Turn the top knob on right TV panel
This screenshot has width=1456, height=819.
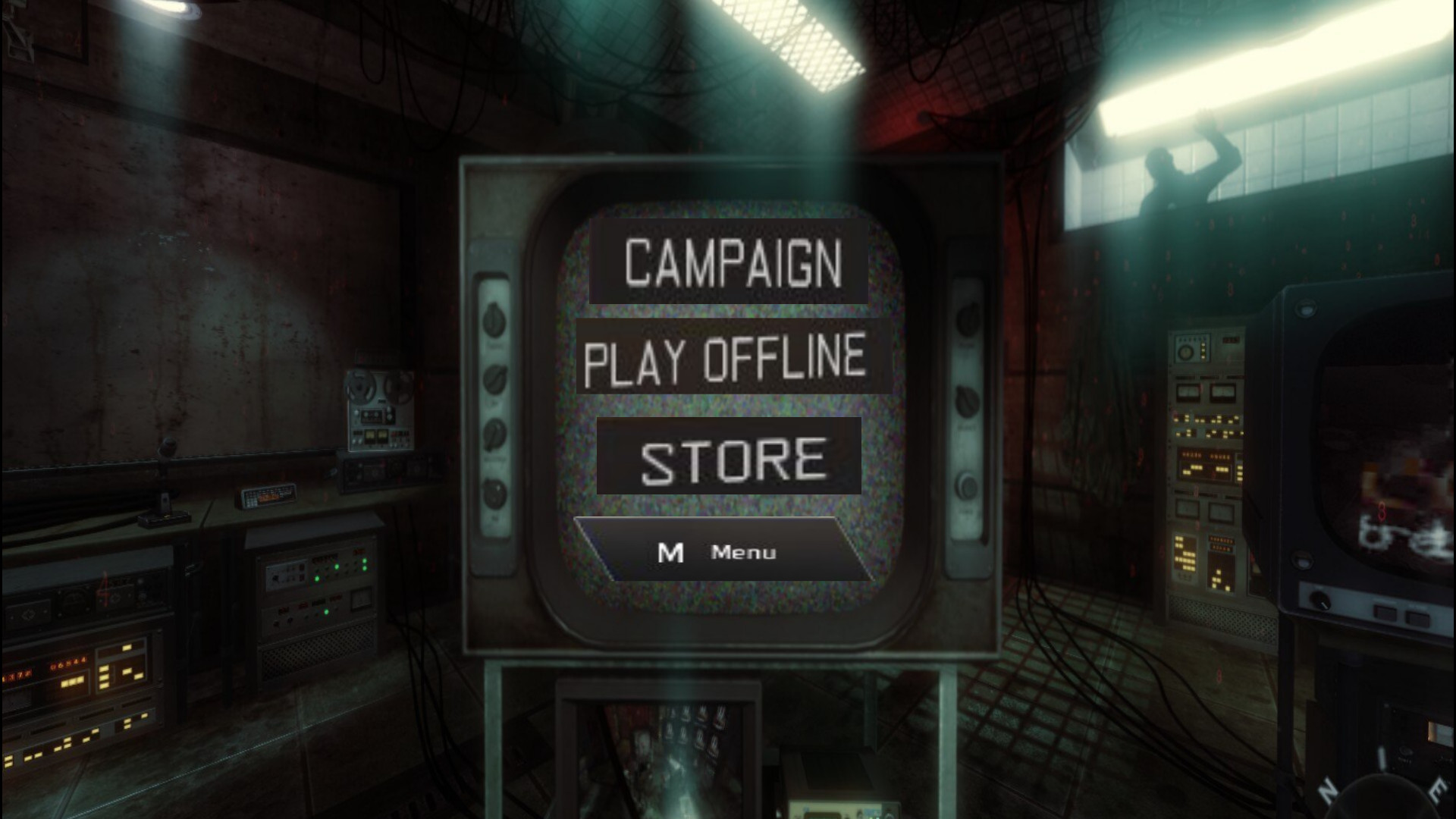tap(968, 318)
